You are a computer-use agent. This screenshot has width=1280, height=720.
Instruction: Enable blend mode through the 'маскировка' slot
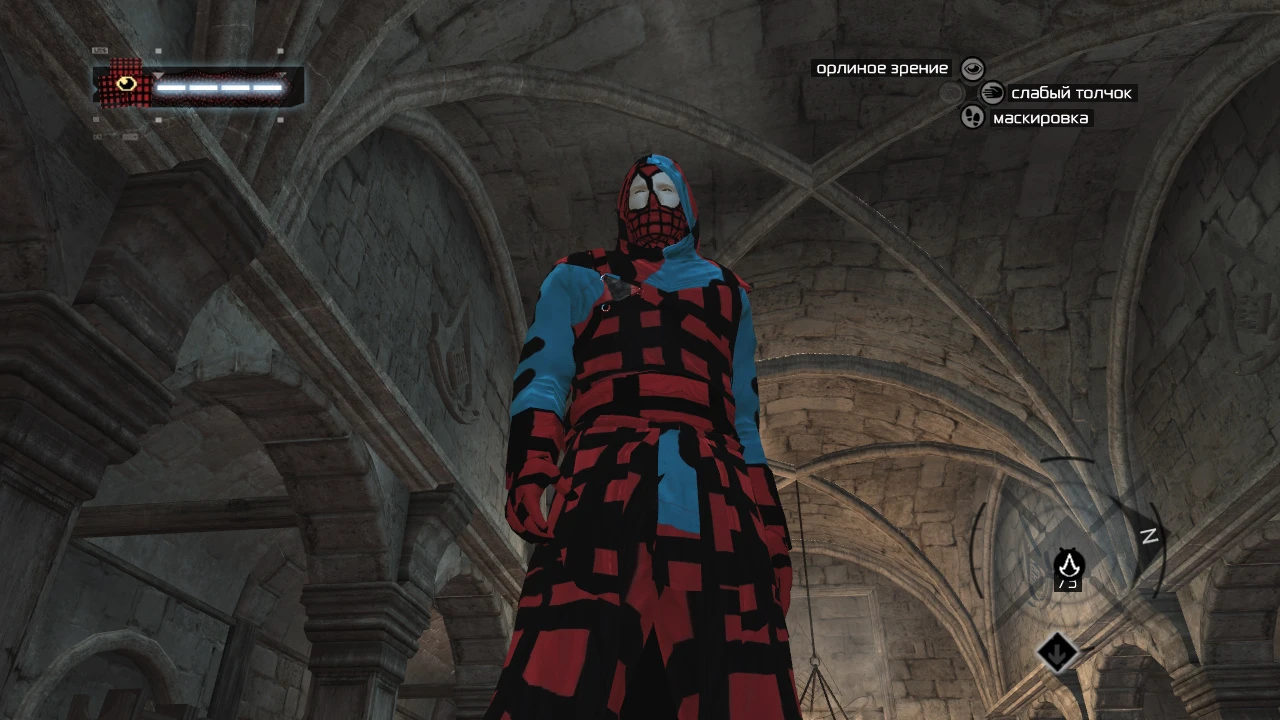pyautogui.click(x=972, y=118)
